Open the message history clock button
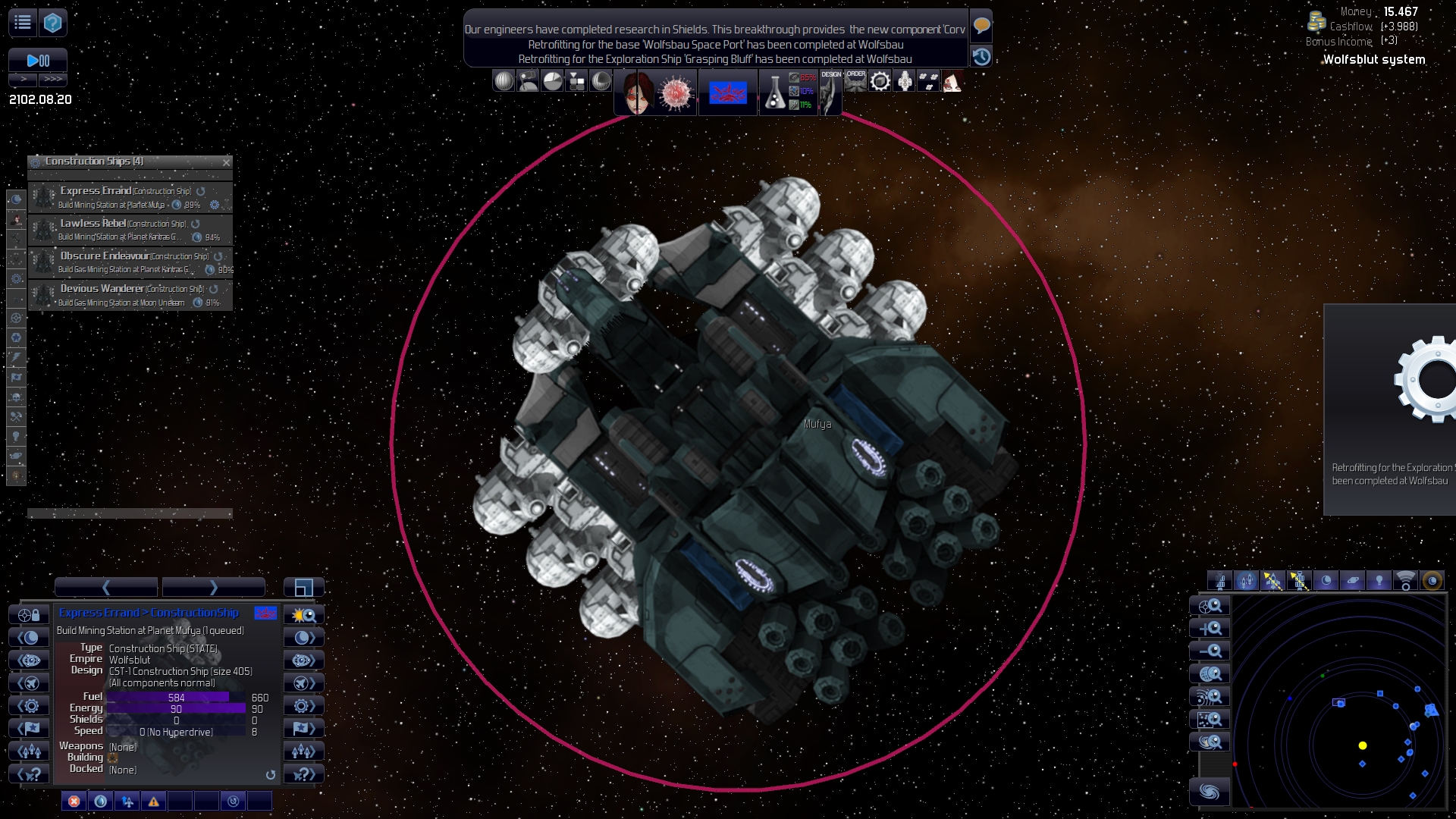This screenshot has width=1456, height=819. pyautogui.click(x=981, y=57)
